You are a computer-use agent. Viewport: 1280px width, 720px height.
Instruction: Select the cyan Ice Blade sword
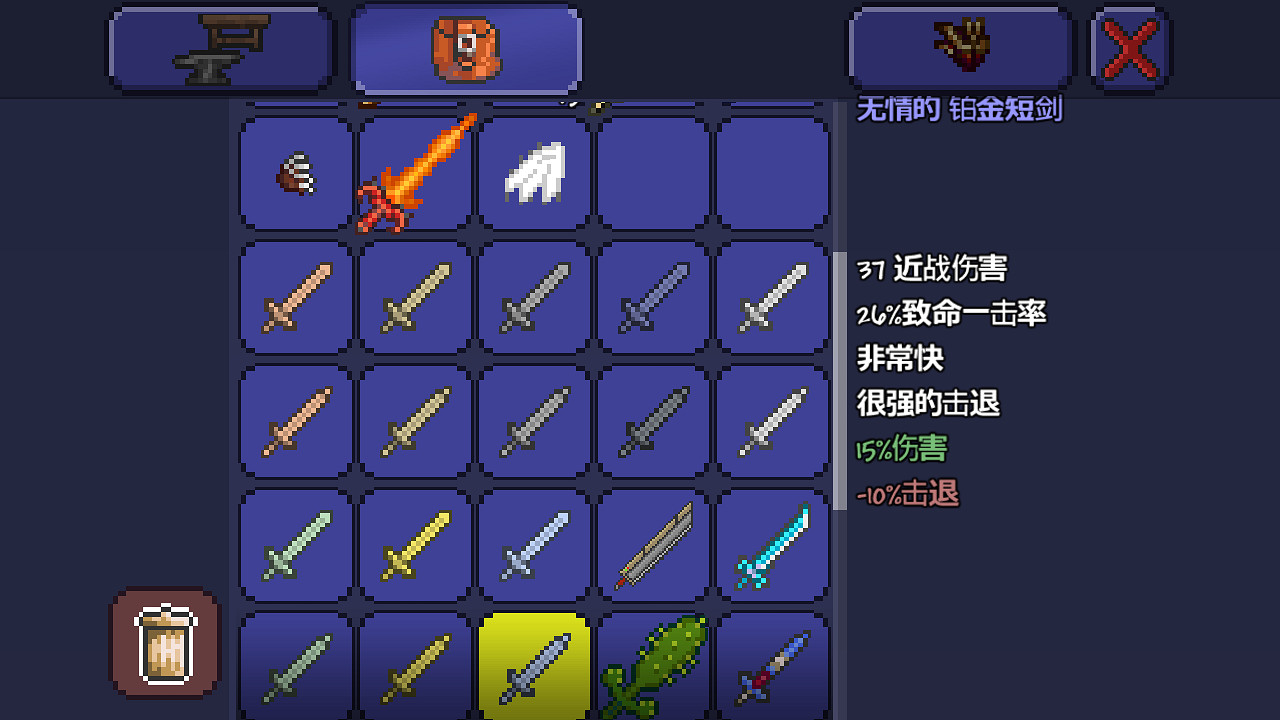(x=772, y=546)
